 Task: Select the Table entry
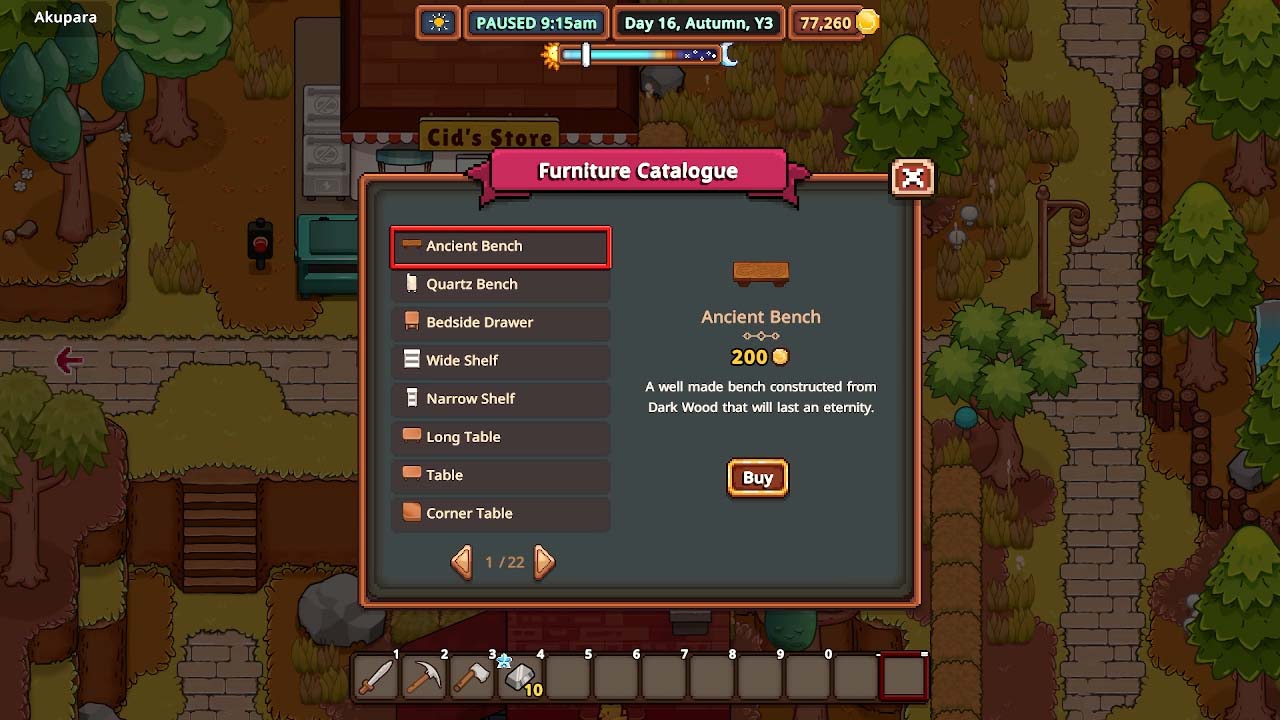click(x=500, y=475)
